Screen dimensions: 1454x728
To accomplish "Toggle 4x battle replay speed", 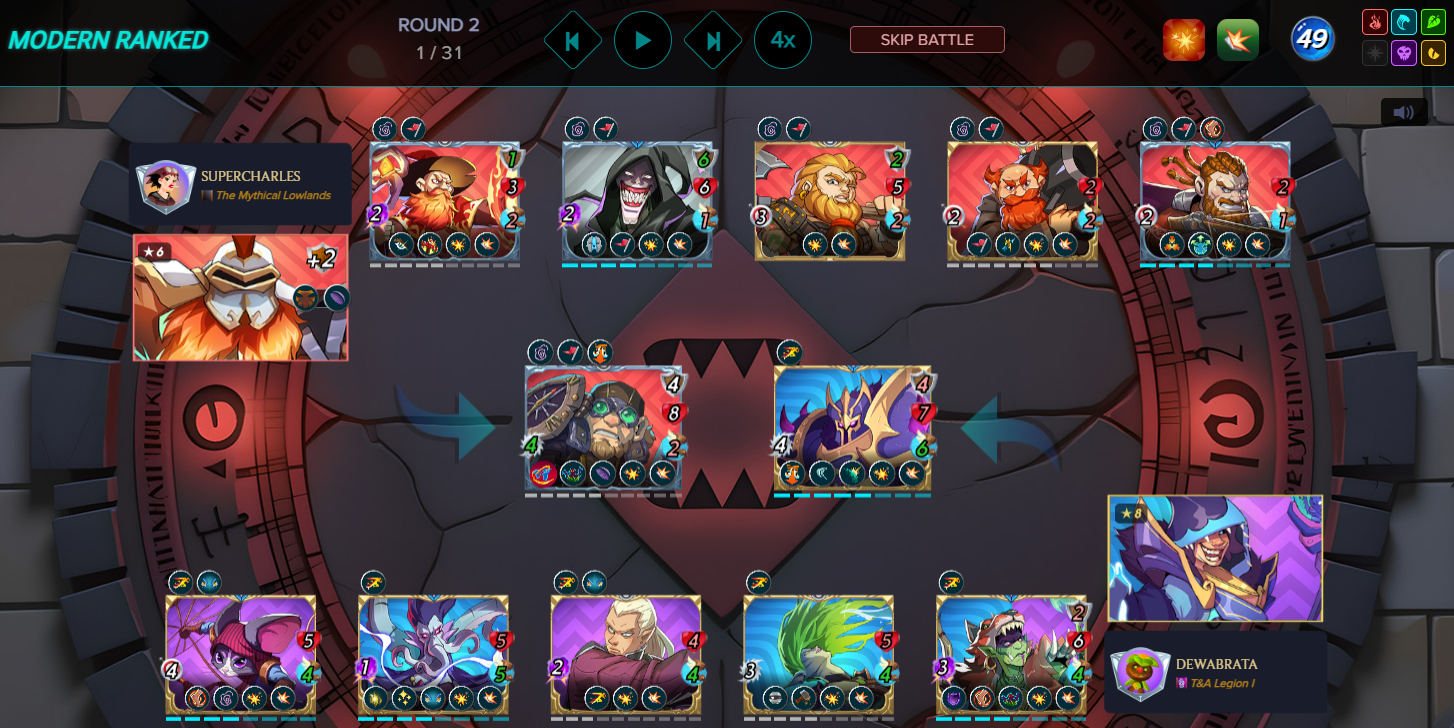I will tap(783, 40).
